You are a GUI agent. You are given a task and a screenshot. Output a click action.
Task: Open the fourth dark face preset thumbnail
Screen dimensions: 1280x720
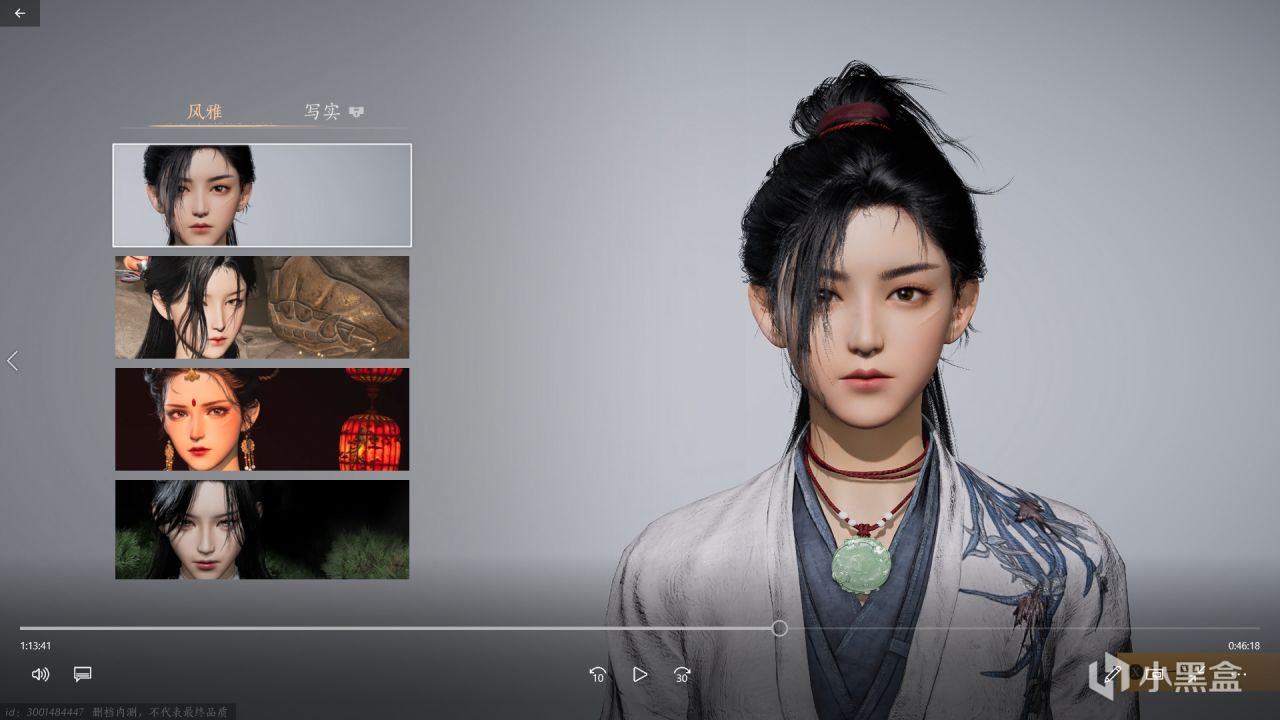(261, 529)
